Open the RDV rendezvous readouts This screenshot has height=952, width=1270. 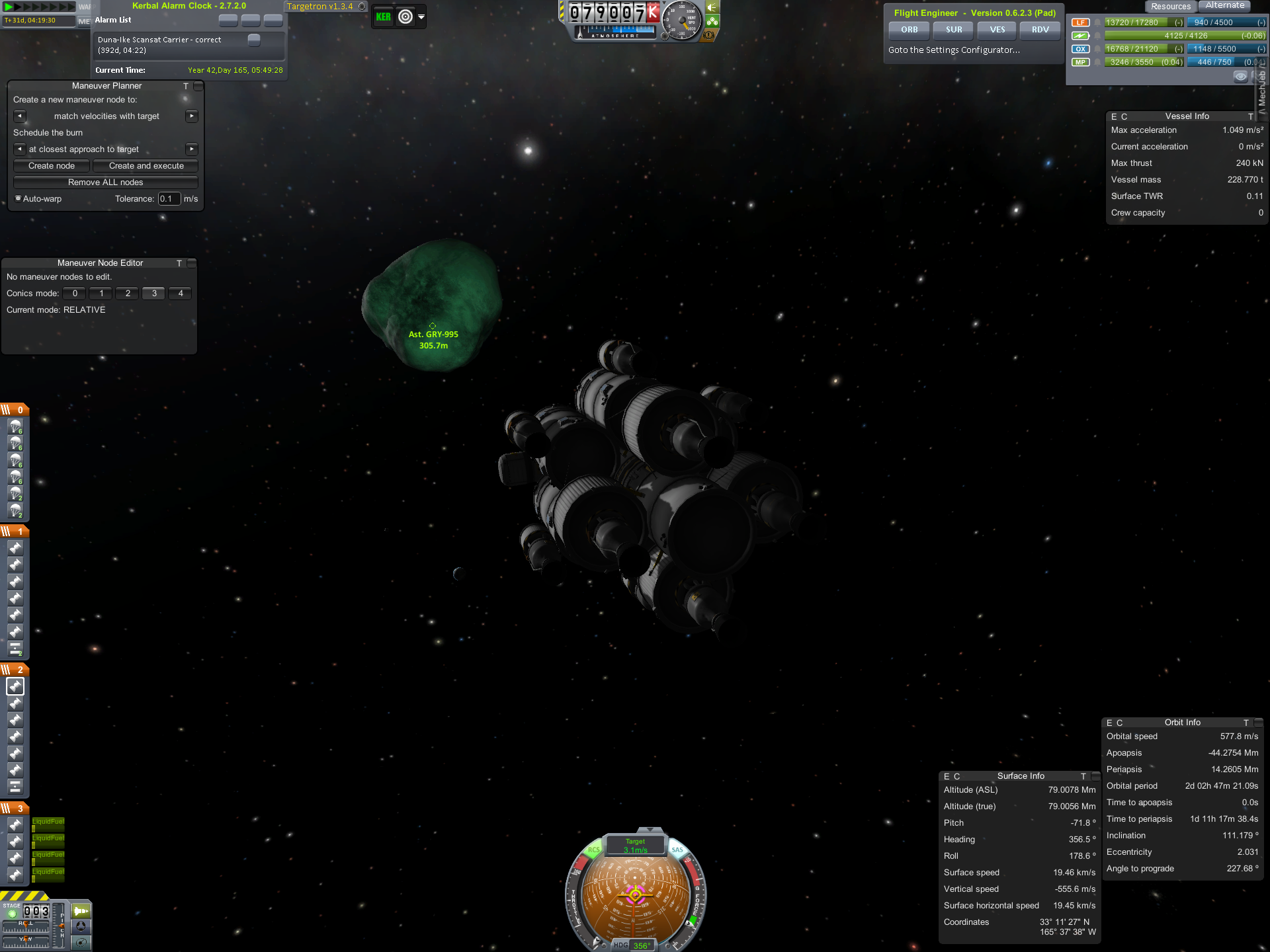click(x=1040, y=30)
